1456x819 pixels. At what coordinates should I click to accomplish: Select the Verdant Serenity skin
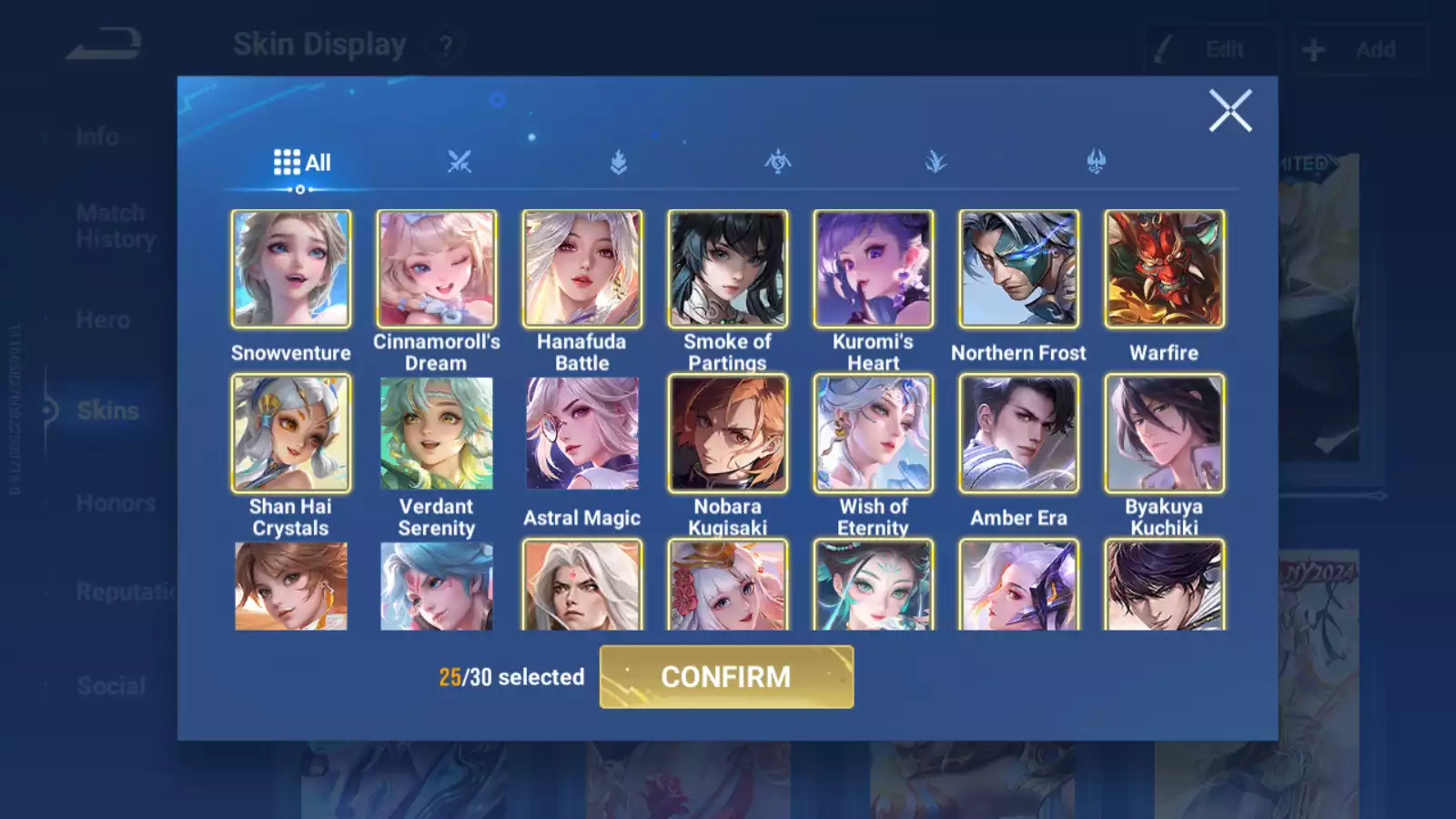point(437,434)
